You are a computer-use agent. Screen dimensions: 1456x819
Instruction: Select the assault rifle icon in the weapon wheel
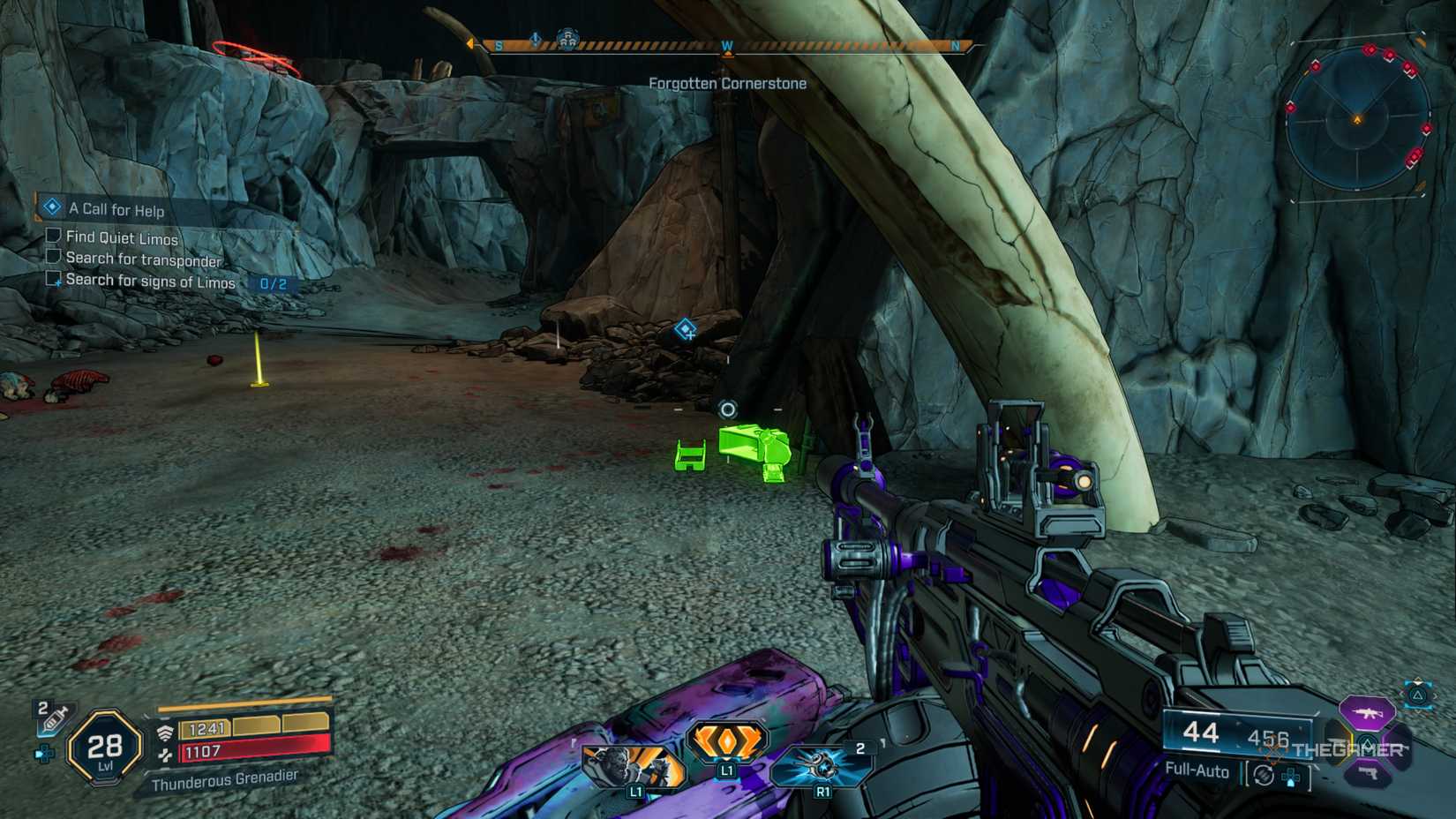click(1366, 711)
